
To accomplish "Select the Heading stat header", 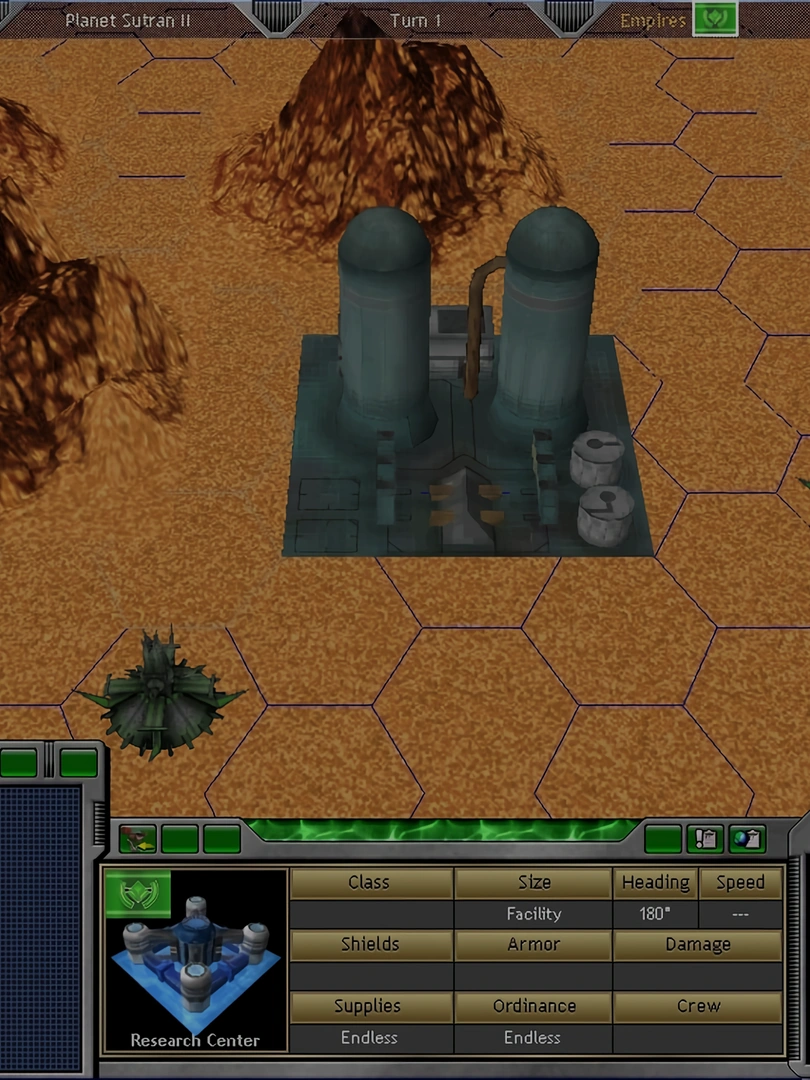I will click(655, 883).
